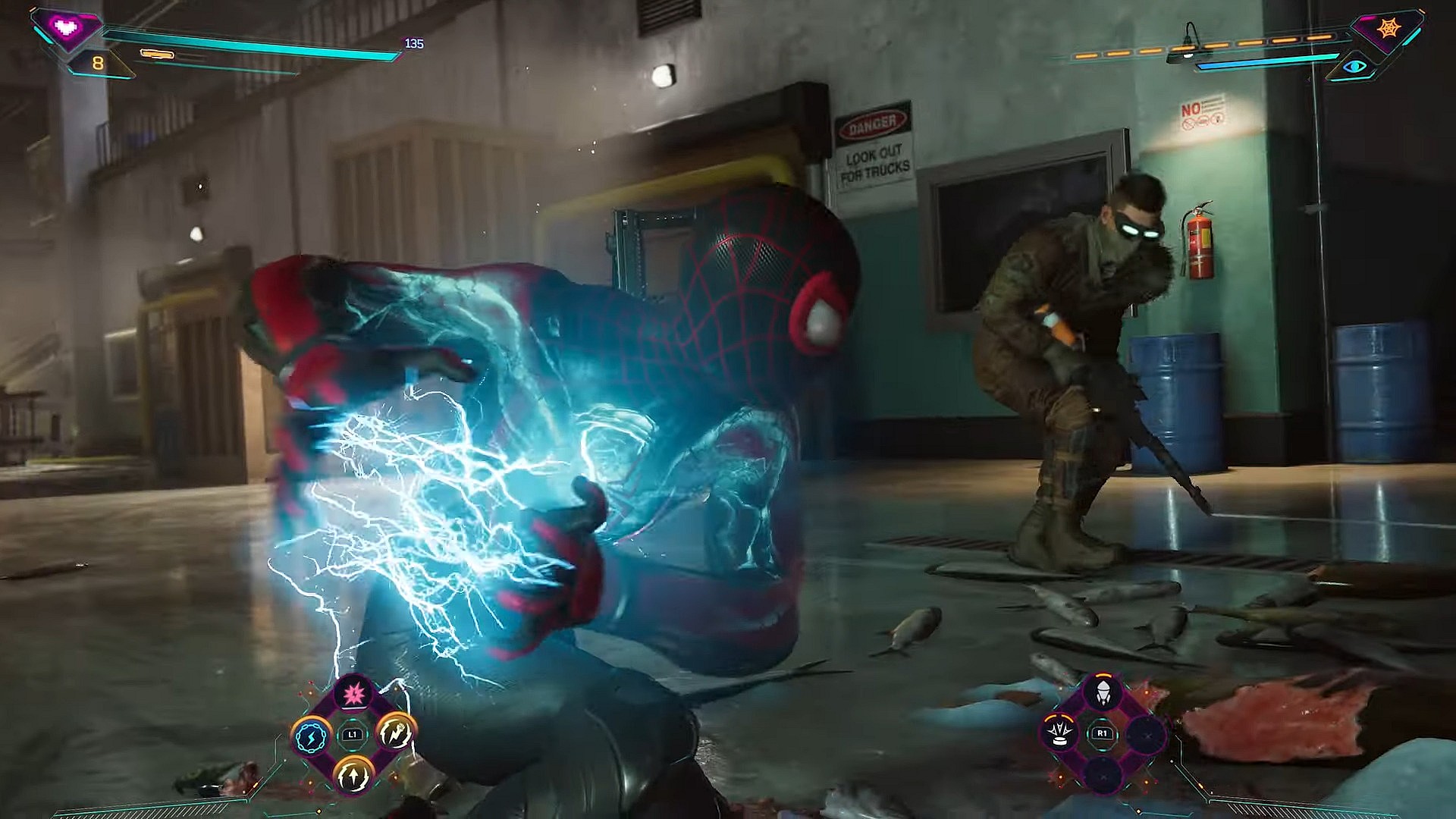Click the rocket gadget icon on the R1 wheel
1456x819 pixels.
tap(1103, 692)
